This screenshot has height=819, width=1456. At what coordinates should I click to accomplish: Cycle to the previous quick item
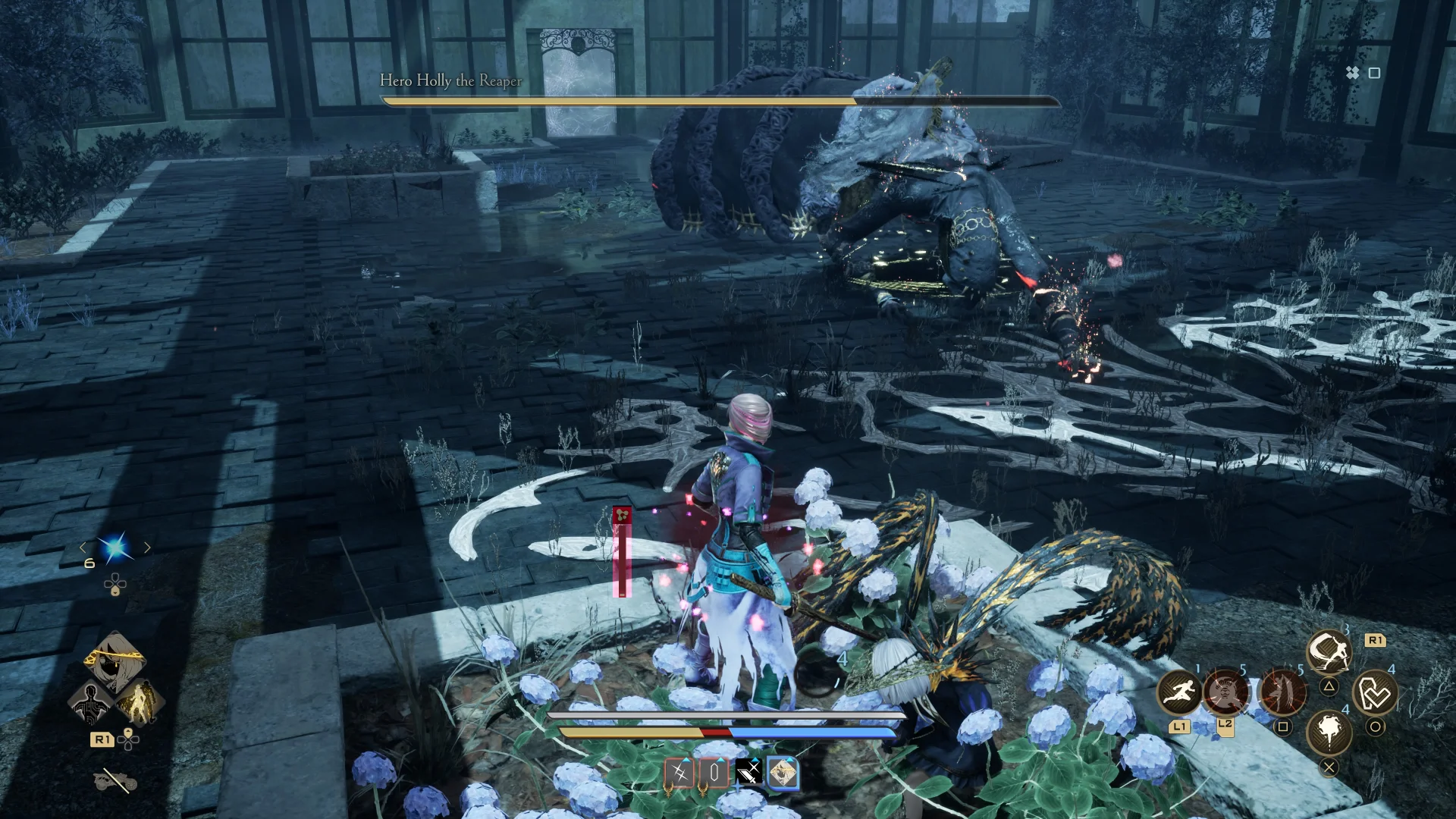pyautogui.click(x=83, y=548)
